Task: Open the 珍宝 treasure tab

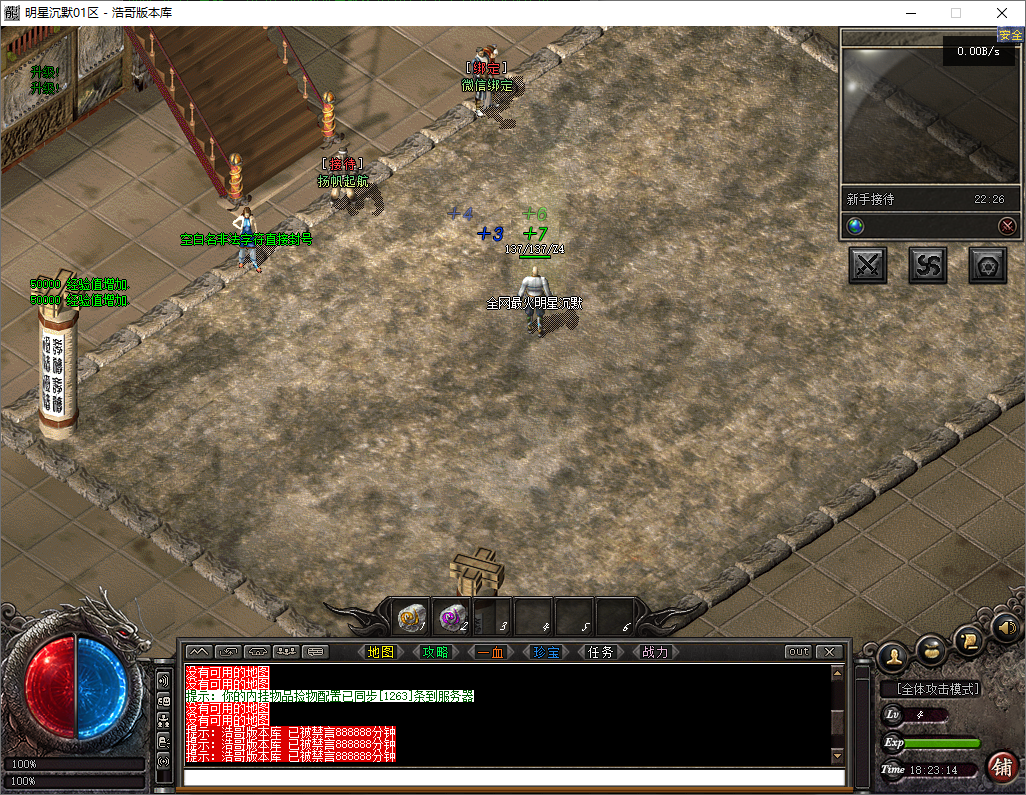Action: pyautogui.click(x=545, y=652)
